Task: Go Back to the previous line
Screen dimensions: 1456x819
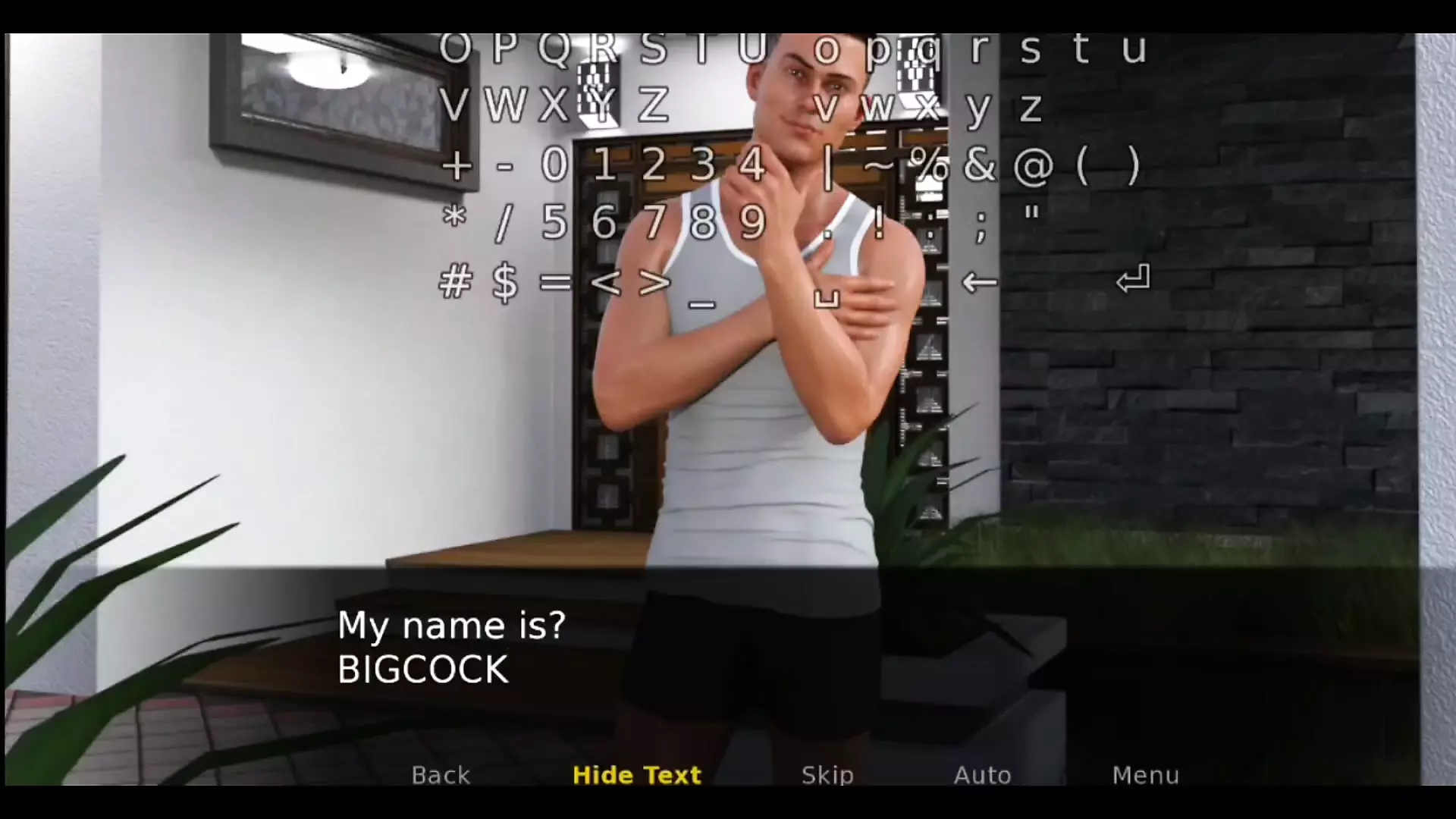Action: coord(441,775)
